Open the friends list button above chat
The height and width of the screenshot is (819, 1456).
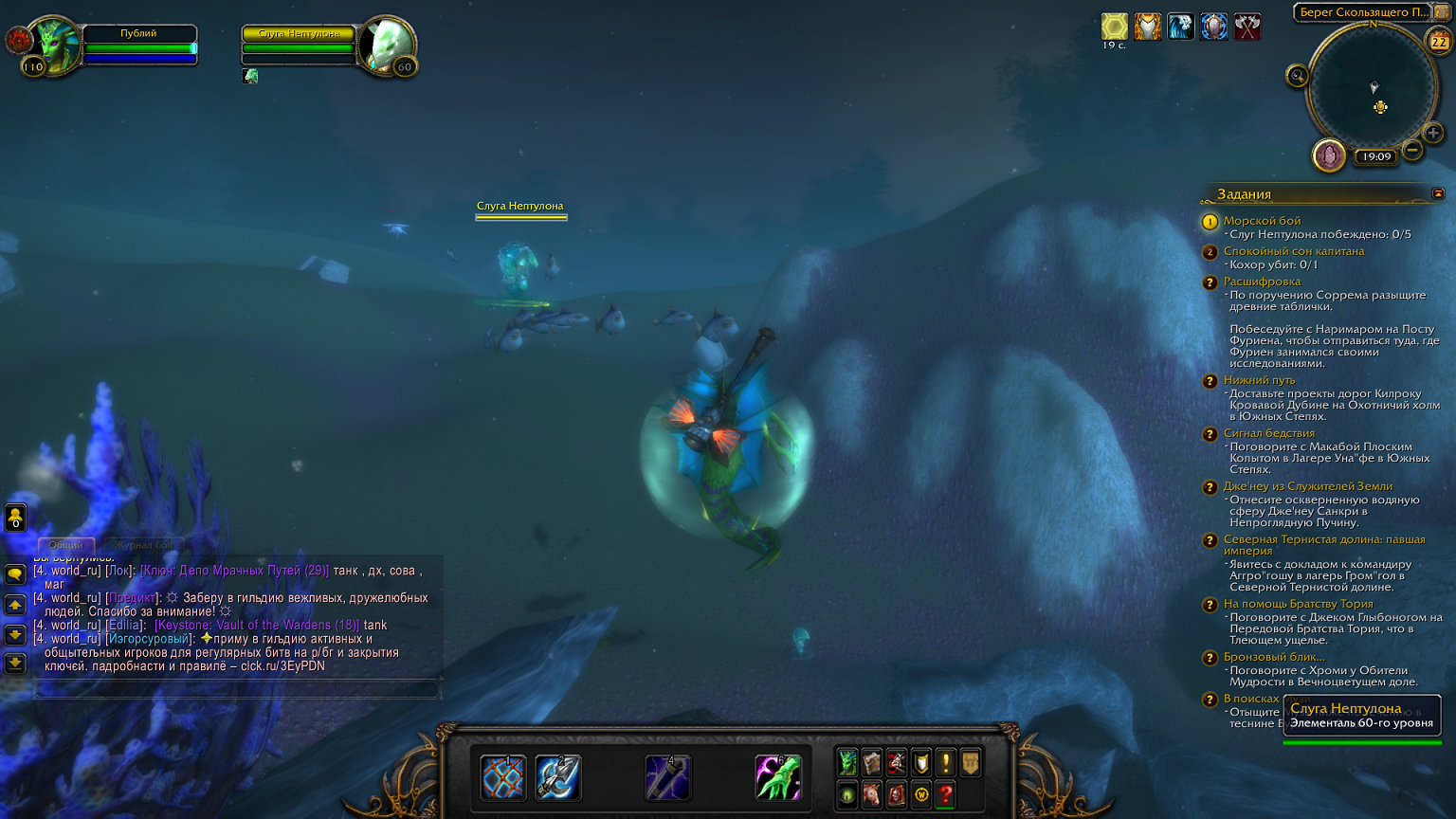pyautogui.click(x=15, y=518)
